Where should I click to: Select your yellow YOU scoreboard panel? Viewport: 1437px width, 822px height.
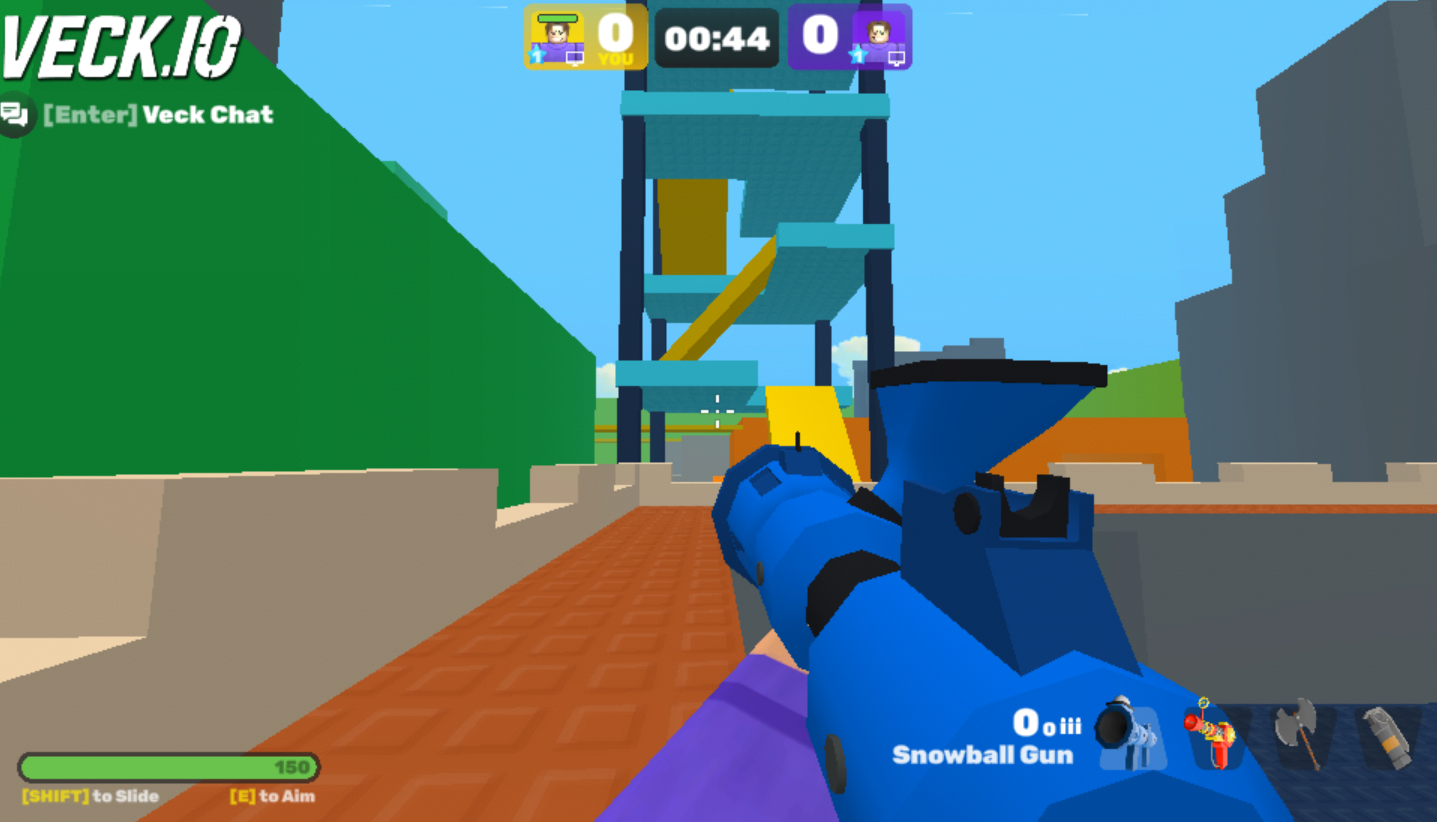coord(585,38)
